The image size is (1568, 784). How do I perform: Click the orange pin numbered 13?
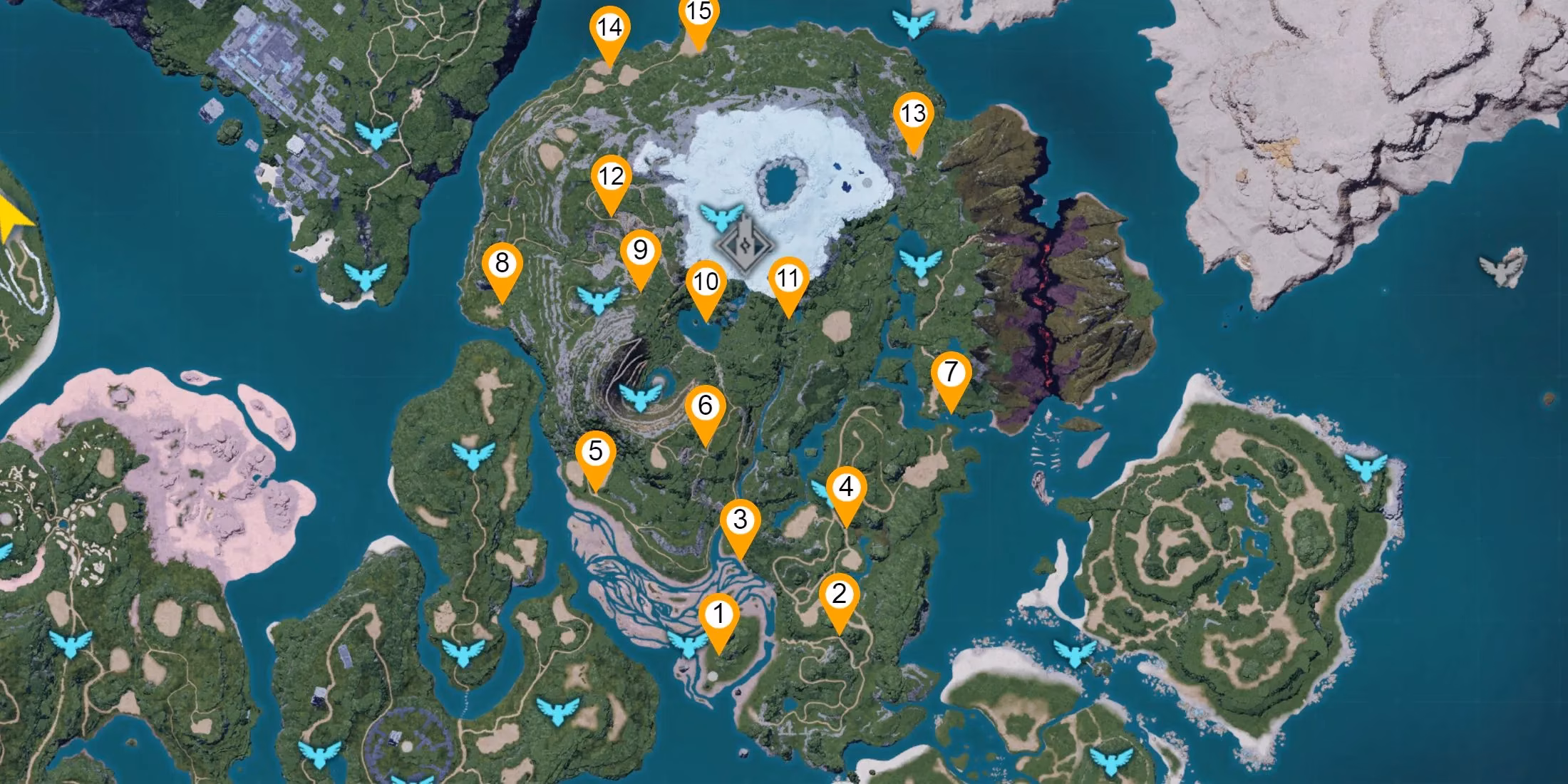913,114
